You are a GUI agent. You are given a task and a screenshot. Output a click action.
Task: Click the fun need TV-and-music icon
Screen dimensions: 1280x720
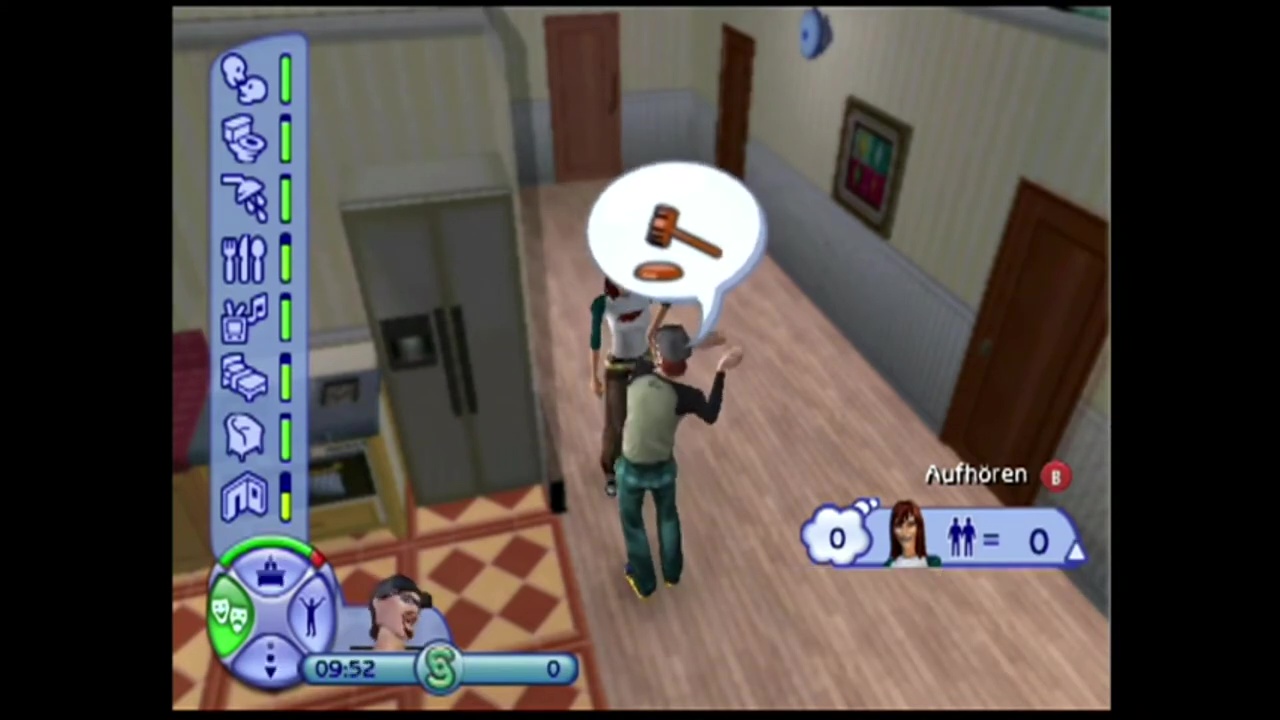pyautogui.click(x=243, y=318)
